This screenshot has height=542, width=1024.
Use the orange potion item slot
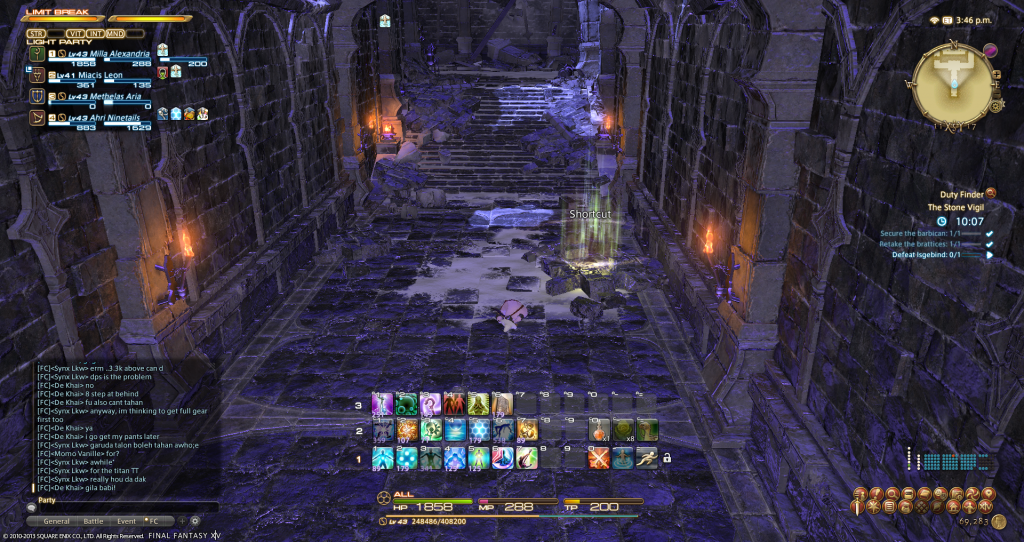(x=600, y=430)
